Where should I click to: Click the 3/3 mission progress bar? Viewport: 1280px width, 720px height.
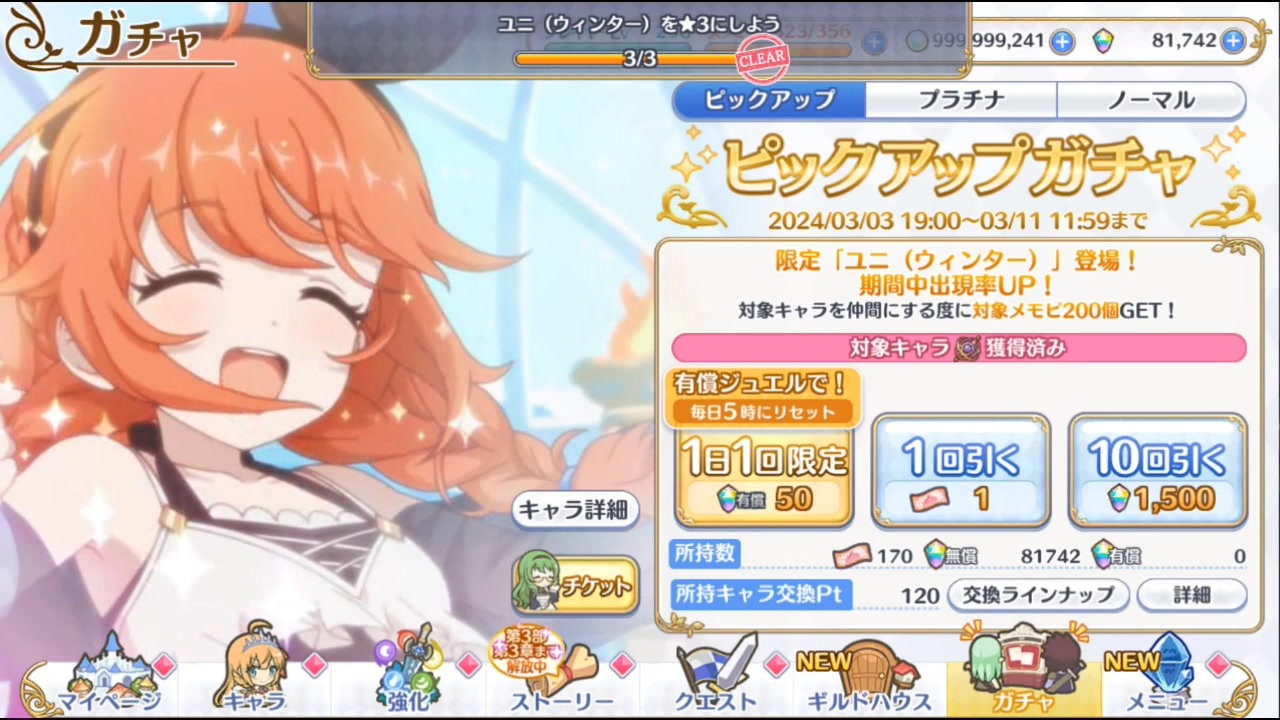640,60
